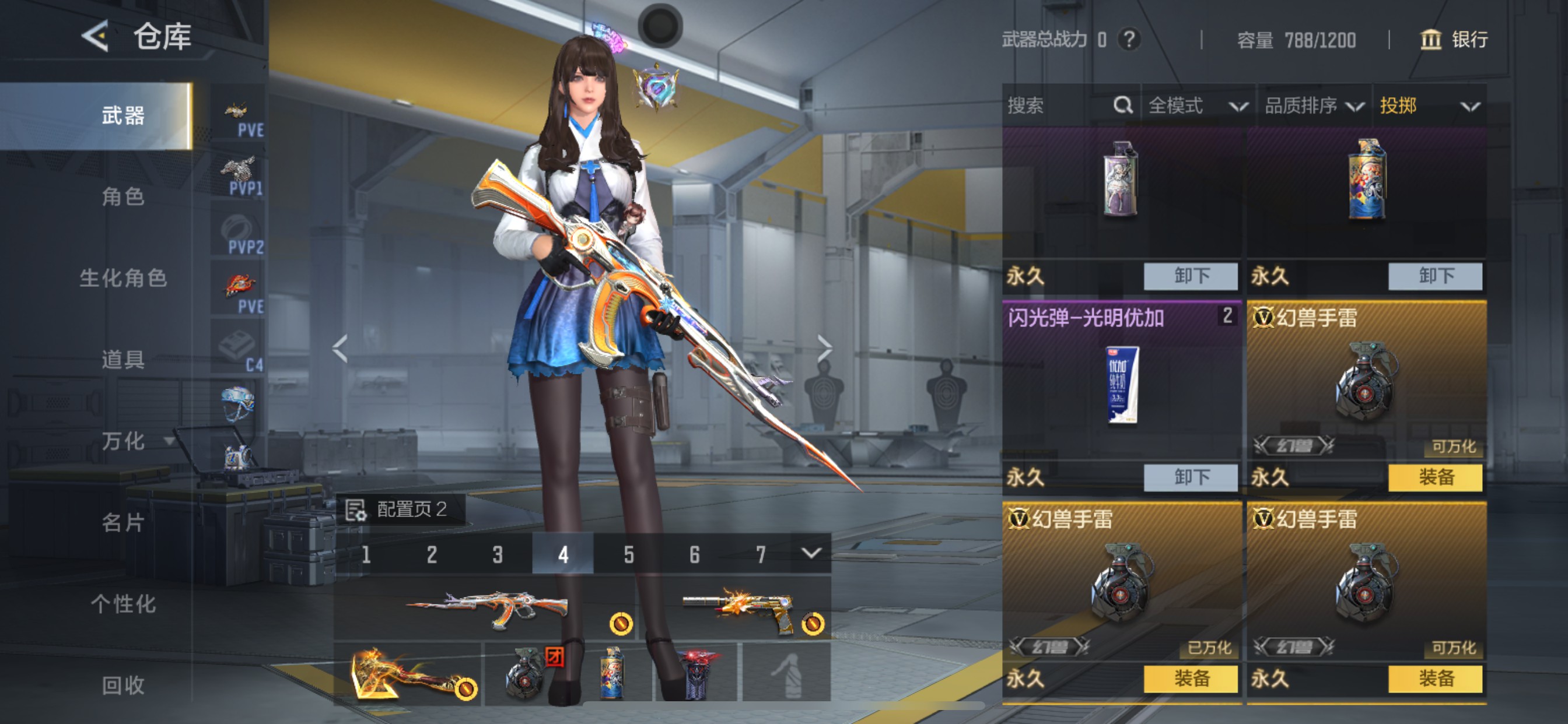Unequip 闪光弹-光明优加 with its 卸下 button
The height and width of the screenshot is (724, 1568).
click(1190, 477)
